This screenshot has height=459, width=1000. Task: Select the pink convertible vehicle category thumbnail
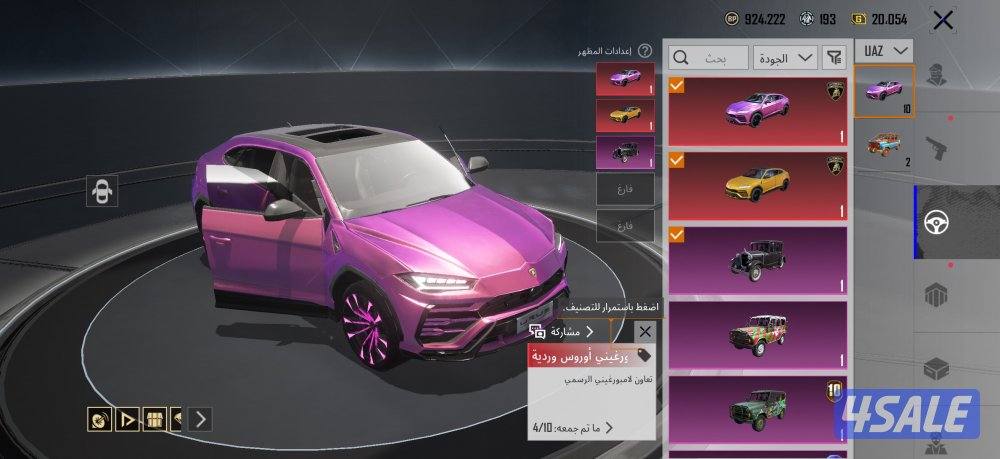[x=884, y=90]
